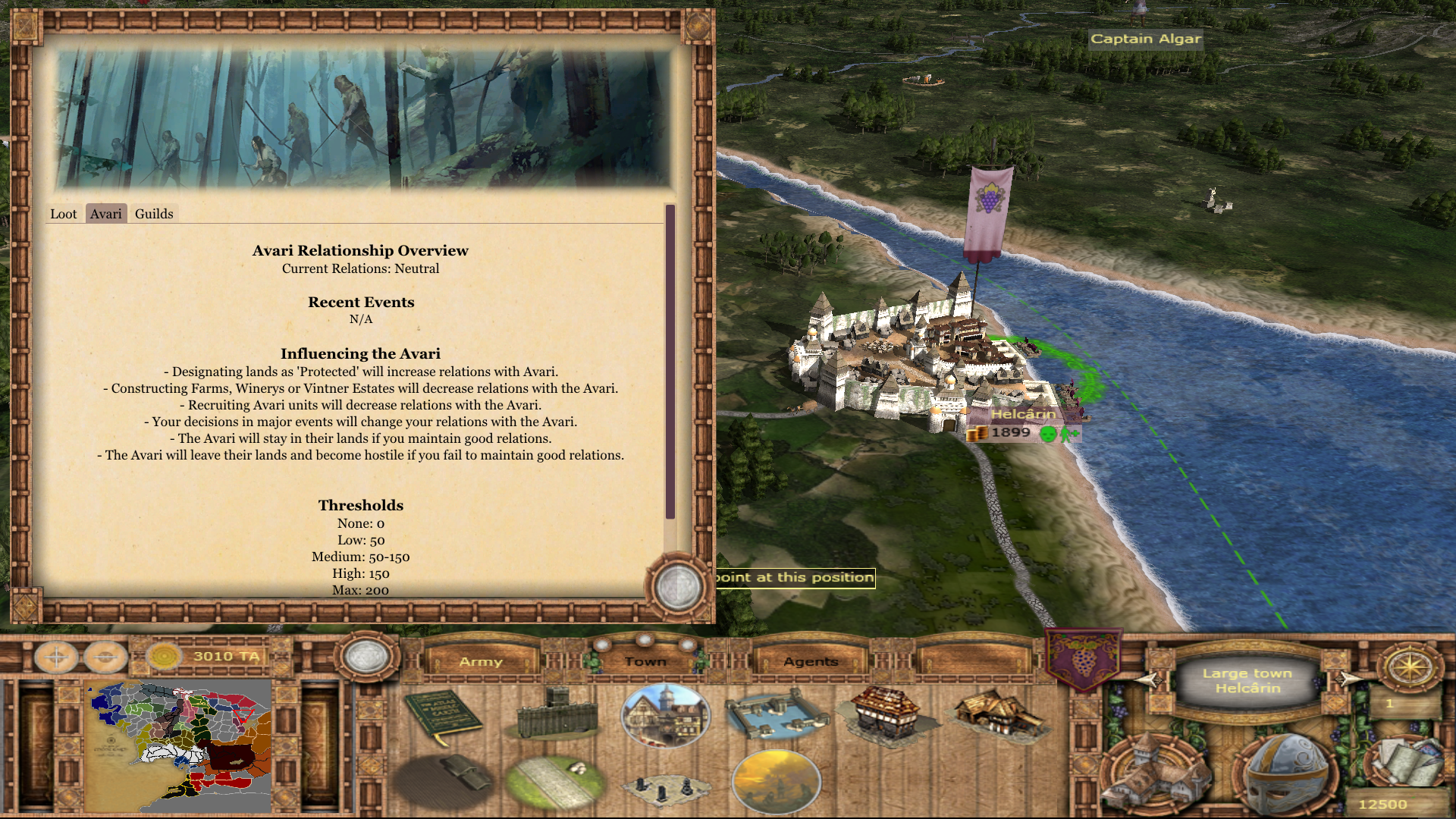Show the Army tab

coord(481,661)
